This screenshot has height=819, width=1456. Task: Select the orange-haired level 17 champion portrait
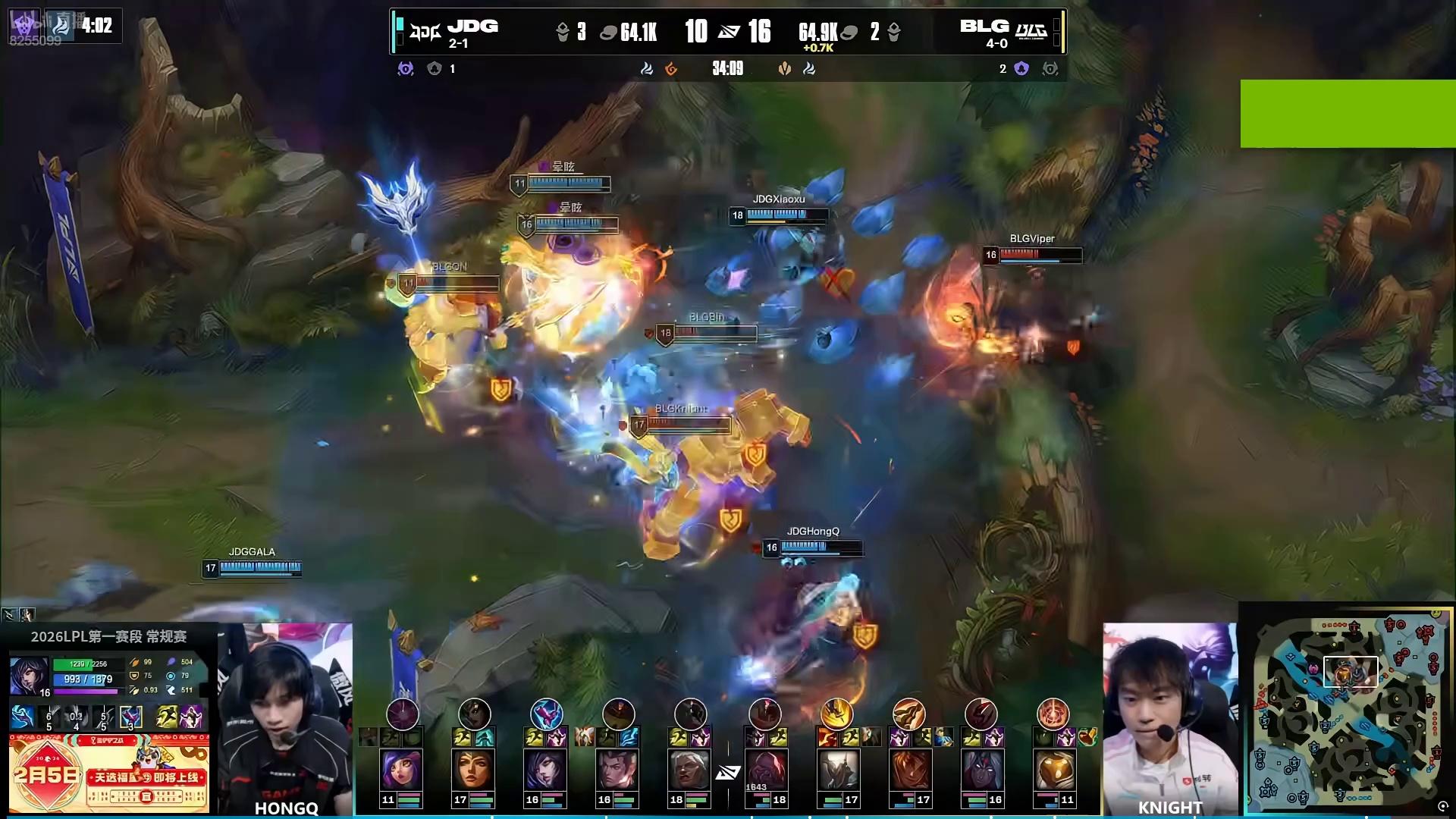tap(909, 770)
